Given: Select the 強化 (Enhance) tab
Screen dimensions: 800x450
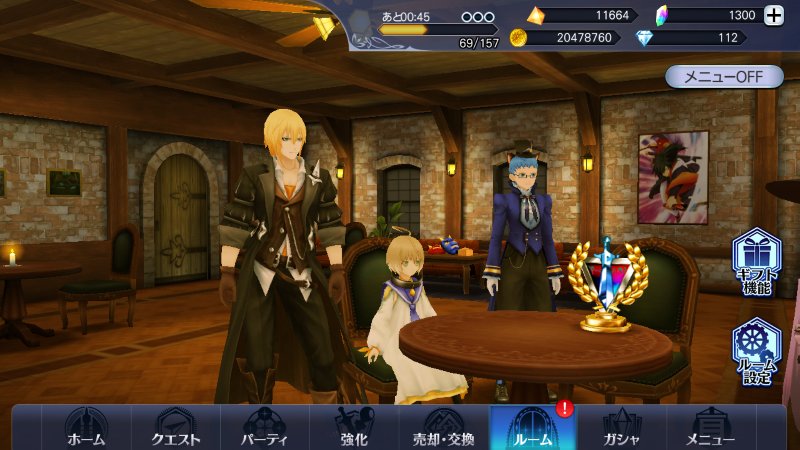Looking at the screenshot, I should click(353, 427).
